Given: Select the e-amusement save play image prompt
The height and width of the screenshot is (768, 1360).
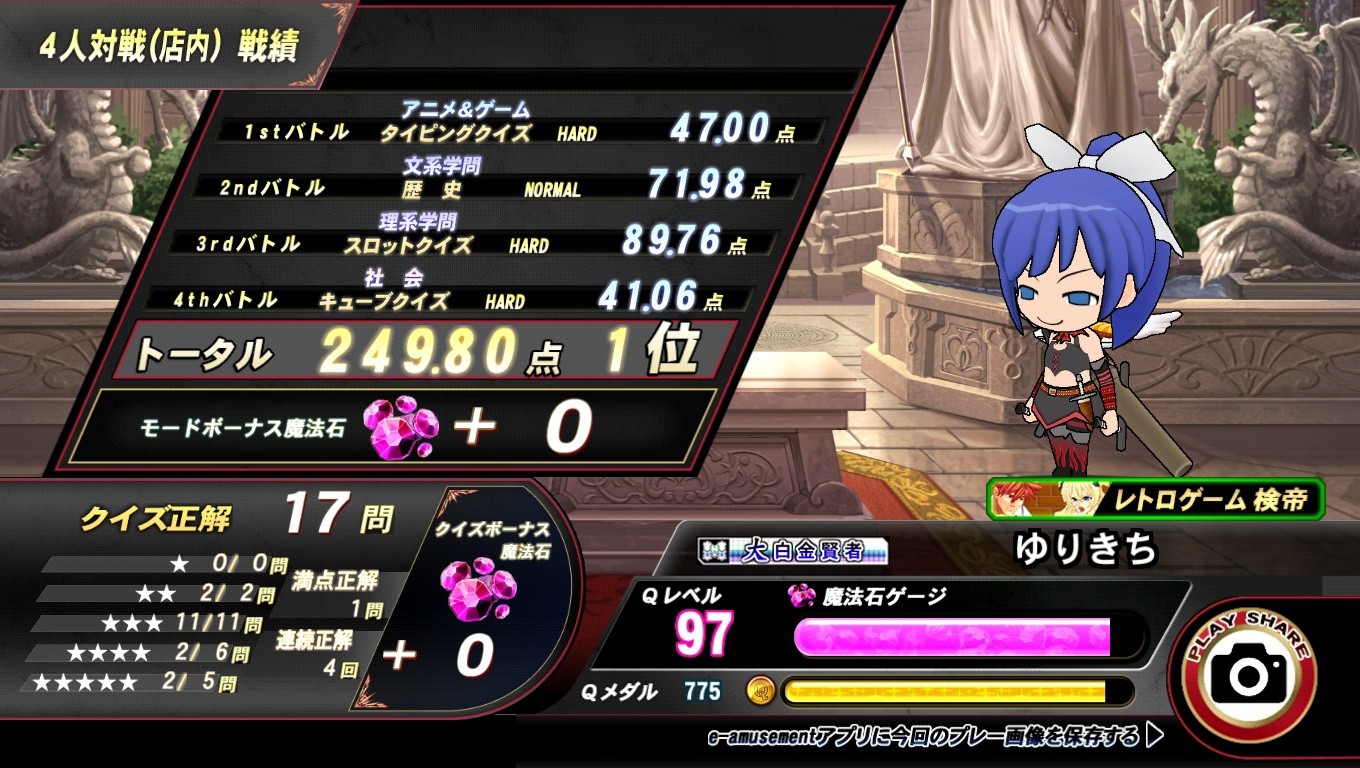Looking at the screenshot, I should pyautogui.click(x=934, y=737).
